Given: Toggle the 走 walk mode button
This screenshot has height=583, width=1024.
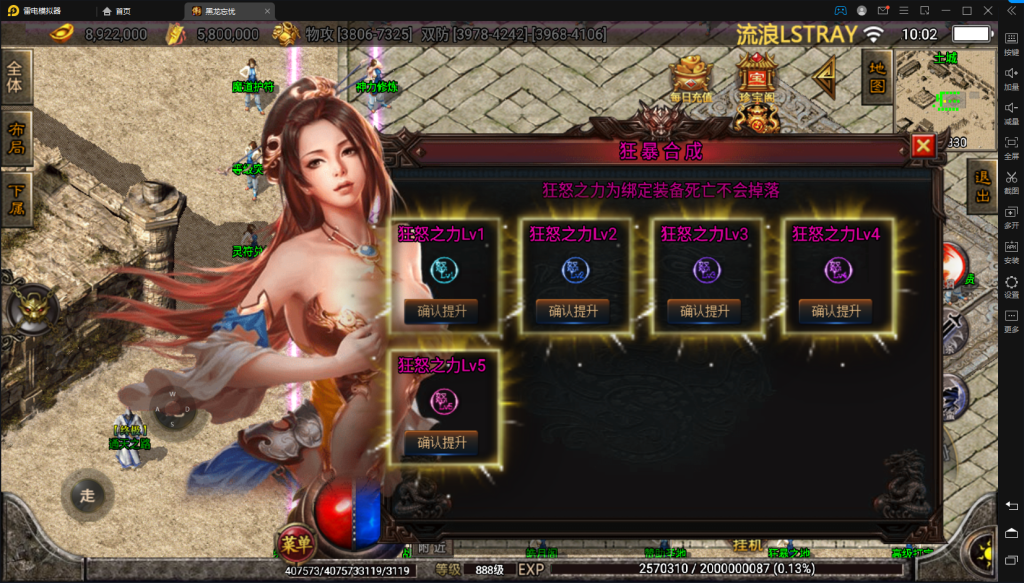Looking at the screenshot, I should click(x=87, y=495).
